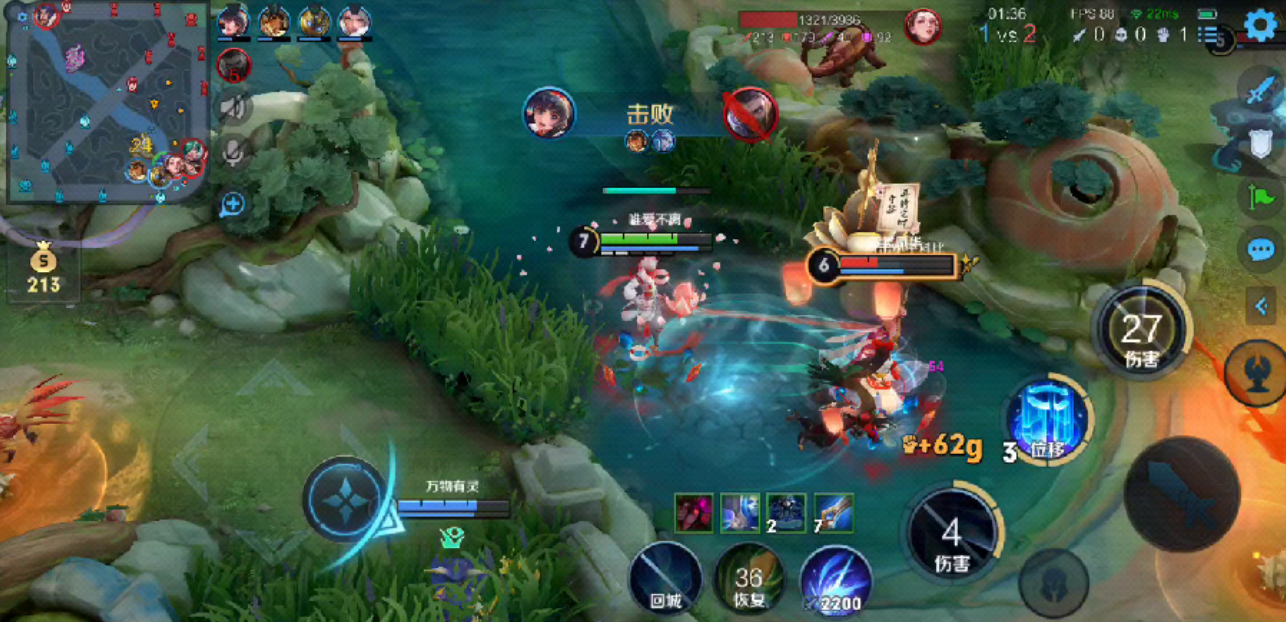The width and height of the screenshot is (1286, 622).
Task: Activate the 位移 dash skill
Action: (x=1047, y=420)
